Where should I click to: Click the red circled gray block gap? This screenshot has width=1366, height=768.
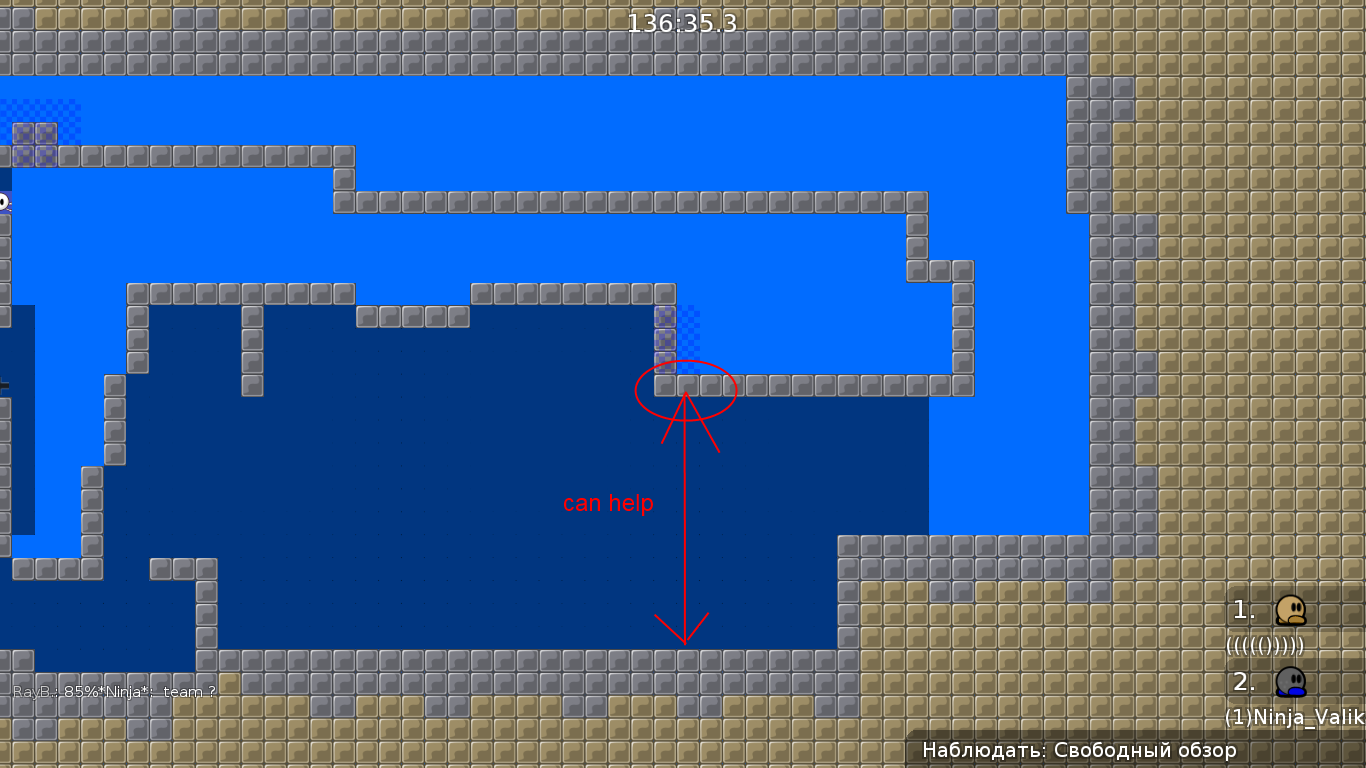pos(686,390)
